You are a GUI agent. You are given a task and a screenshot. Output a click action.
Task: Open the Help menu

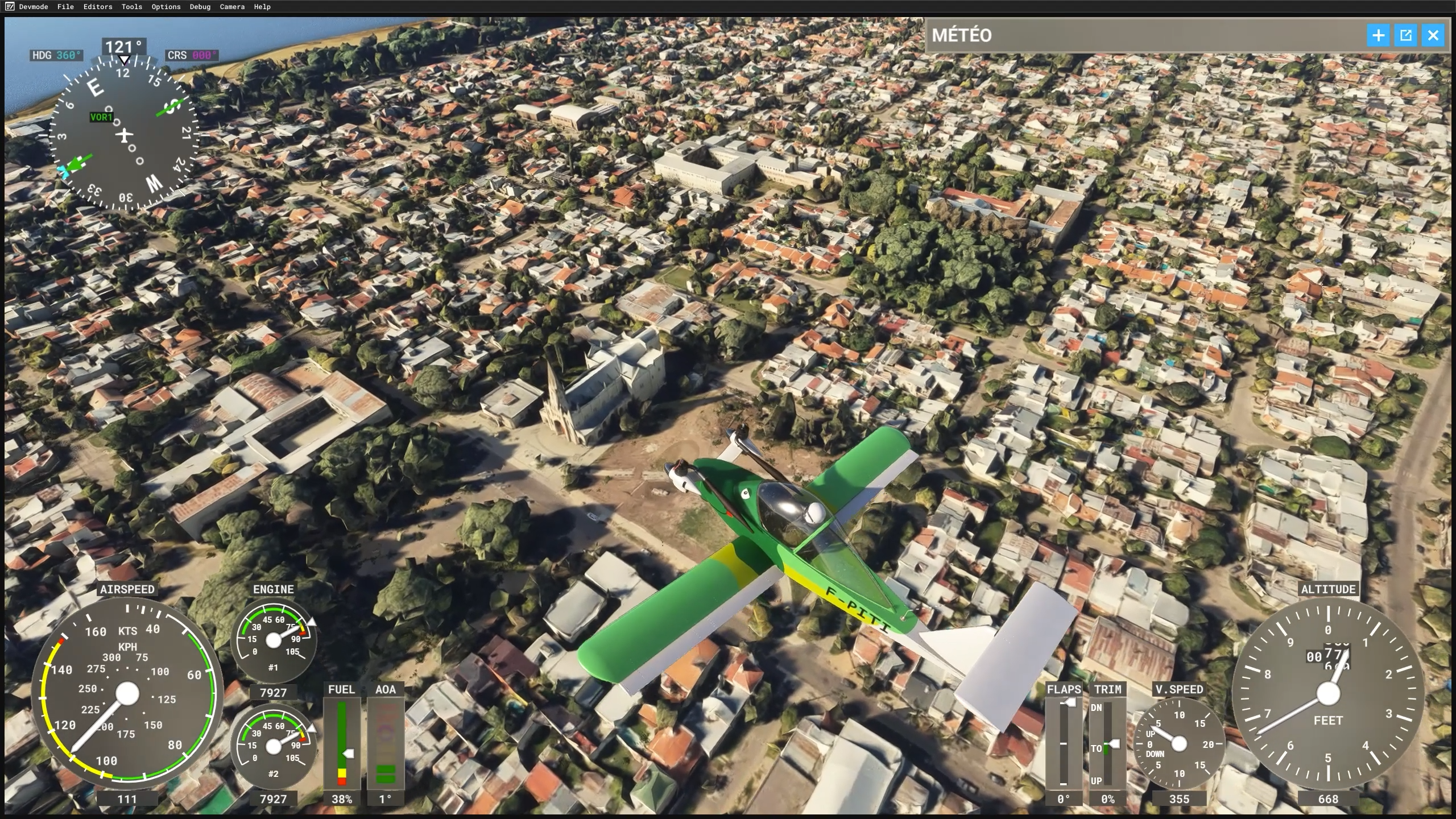262,7
